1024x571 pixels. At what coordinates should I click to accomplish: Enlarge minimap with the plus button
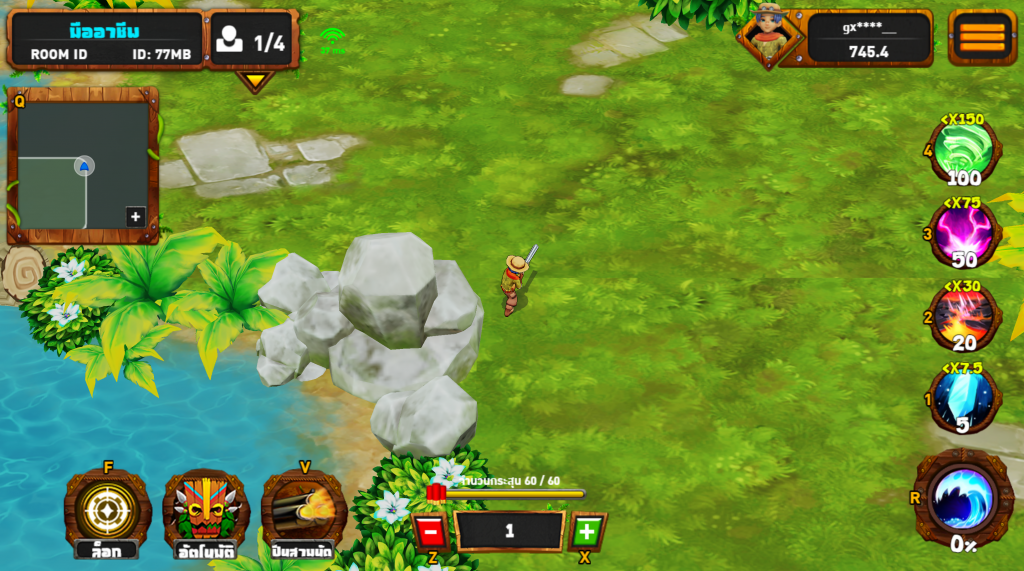(x=135, y=216)
